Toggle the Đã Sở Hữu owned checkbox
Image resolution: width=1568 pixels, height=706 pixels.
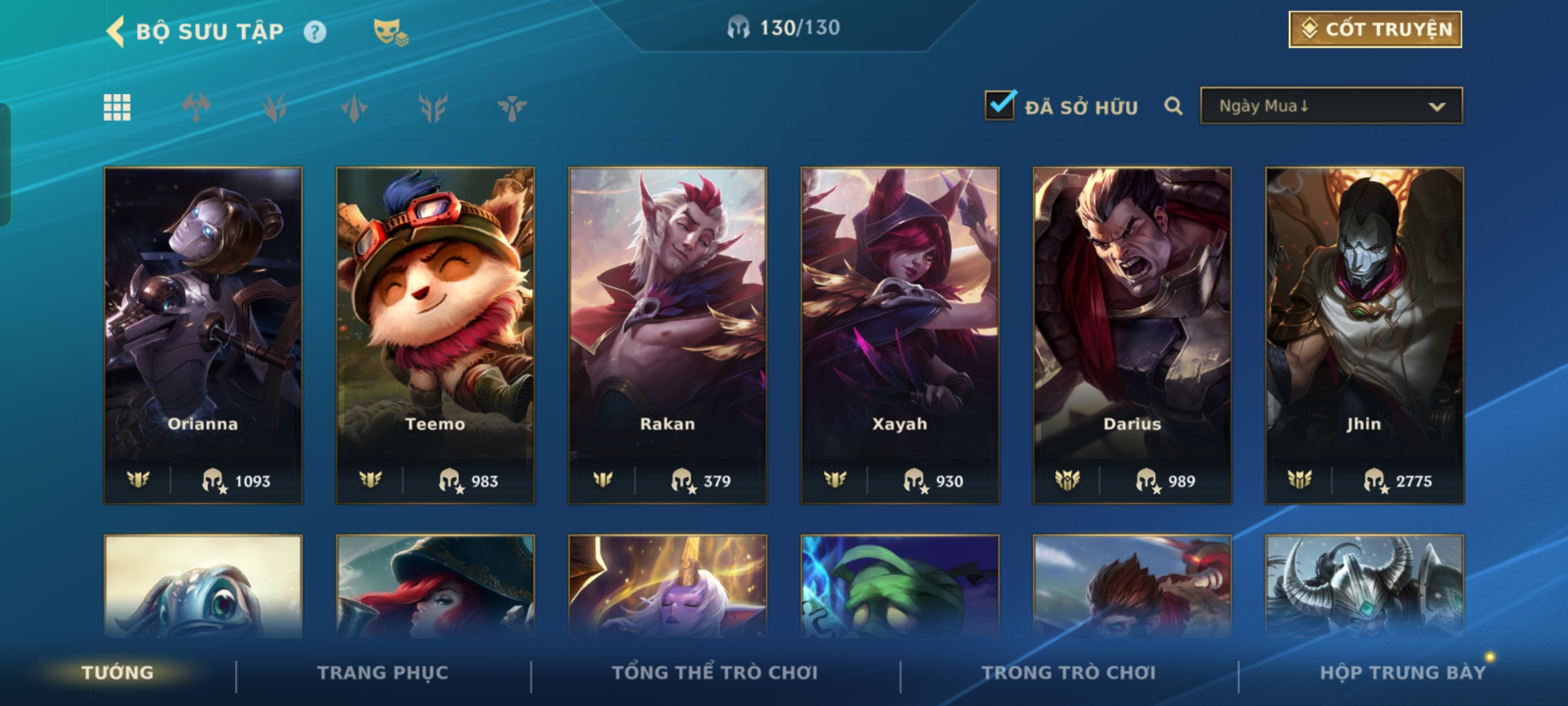[1000, 105]
